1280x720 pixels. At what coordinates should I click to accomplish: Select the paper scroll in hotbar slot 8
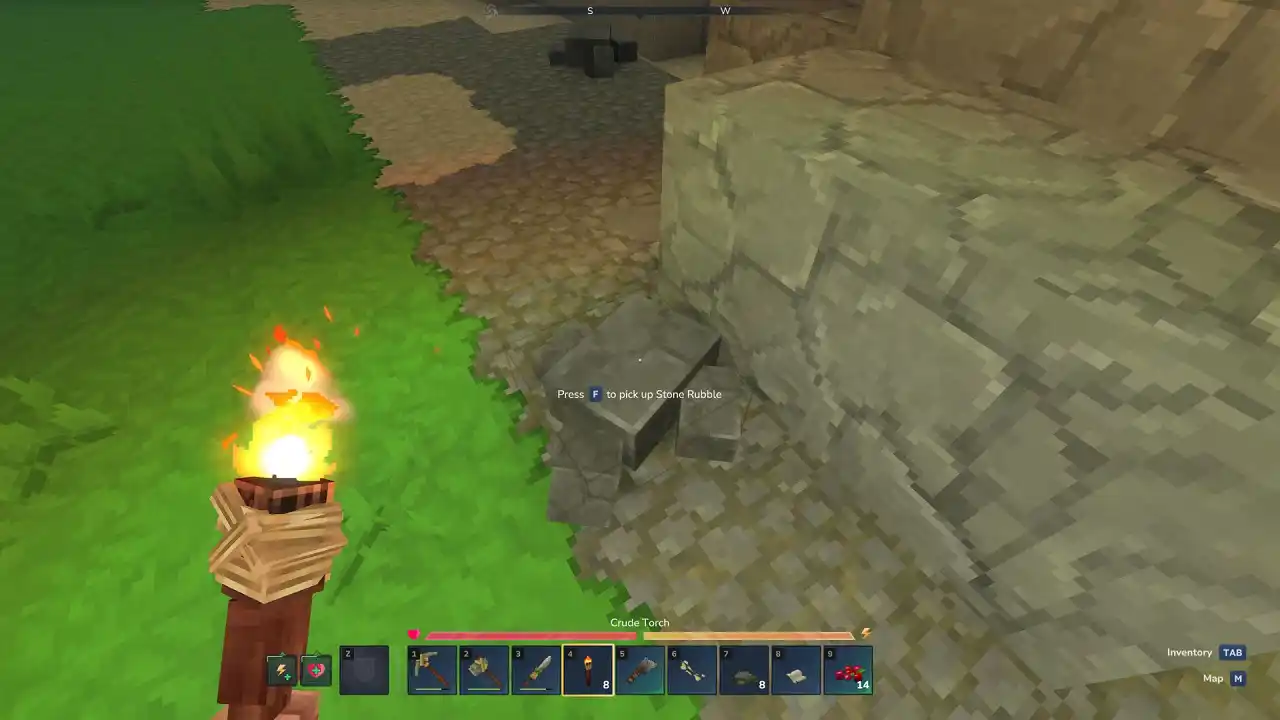(x=796, y=669)
